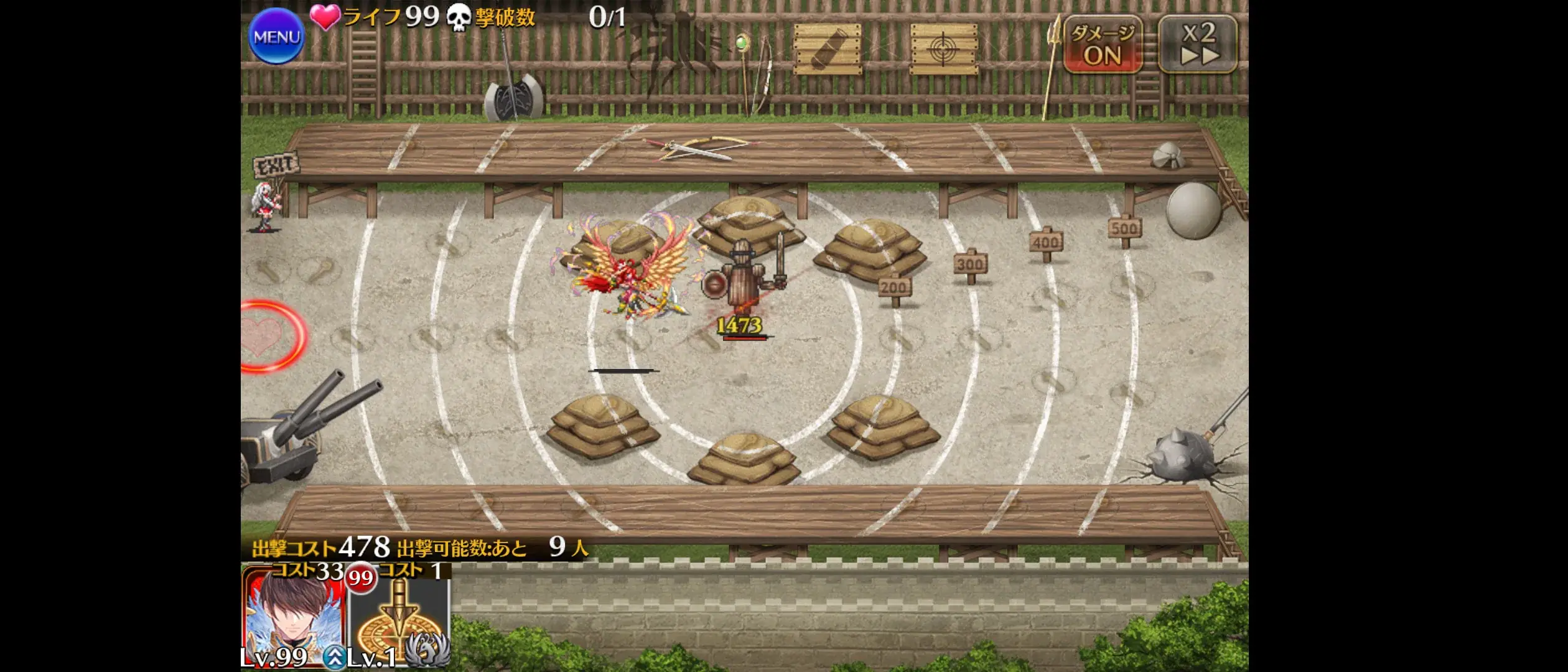1568x672 pixels.
Task: Click the EXIT sign on the left
Action: (274, 165)
